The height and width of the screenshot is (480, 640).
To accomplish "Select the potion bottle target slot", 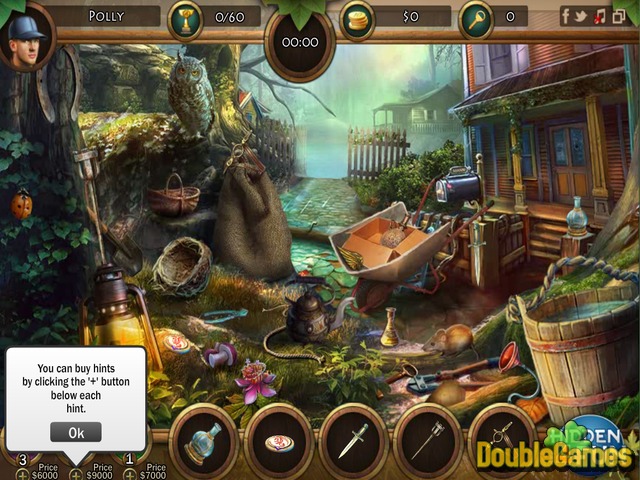I will [x=203, y=440].
